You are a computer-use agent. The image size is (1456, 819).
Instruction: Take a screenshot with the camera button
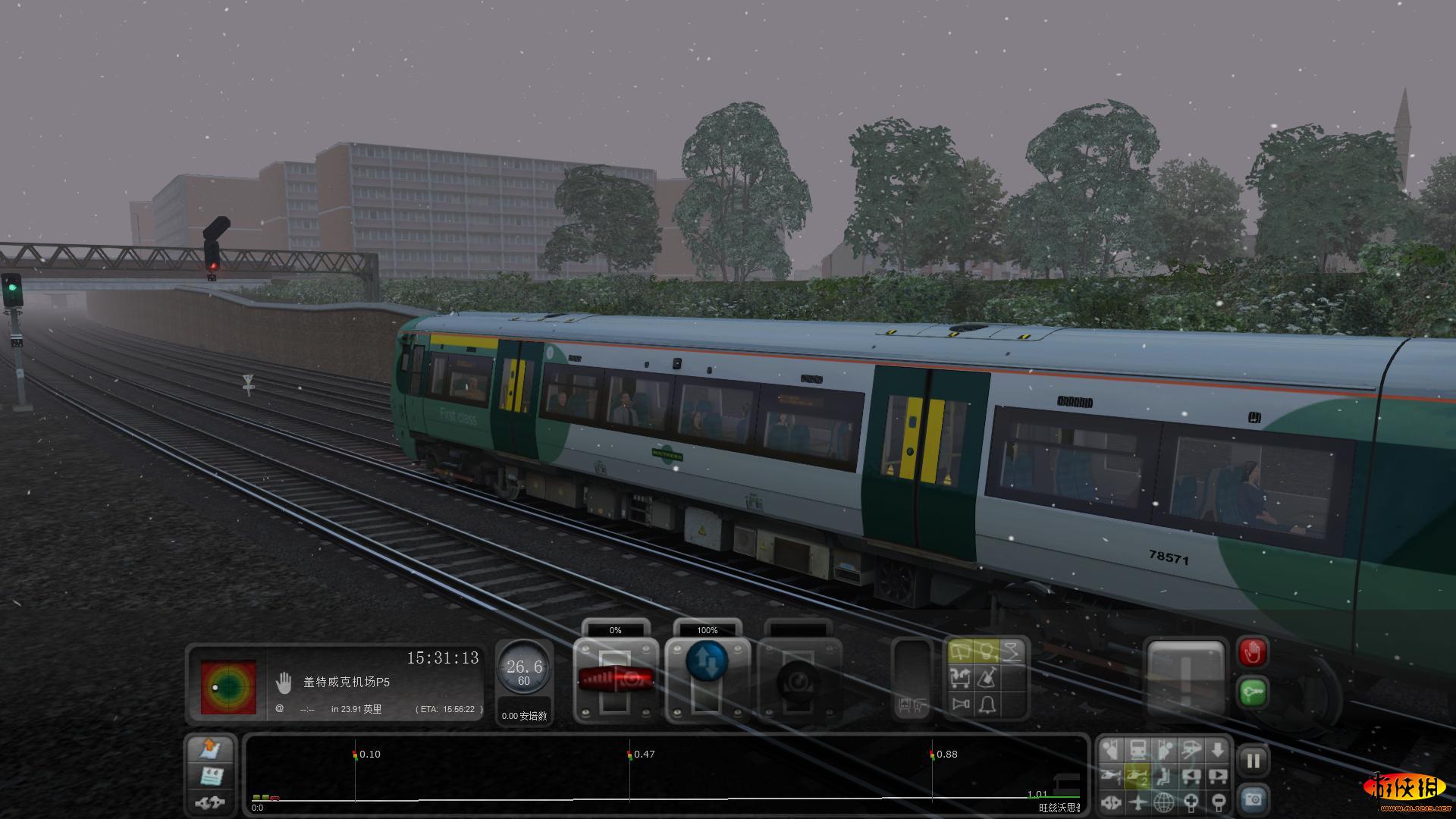(x=1253, y=799)
